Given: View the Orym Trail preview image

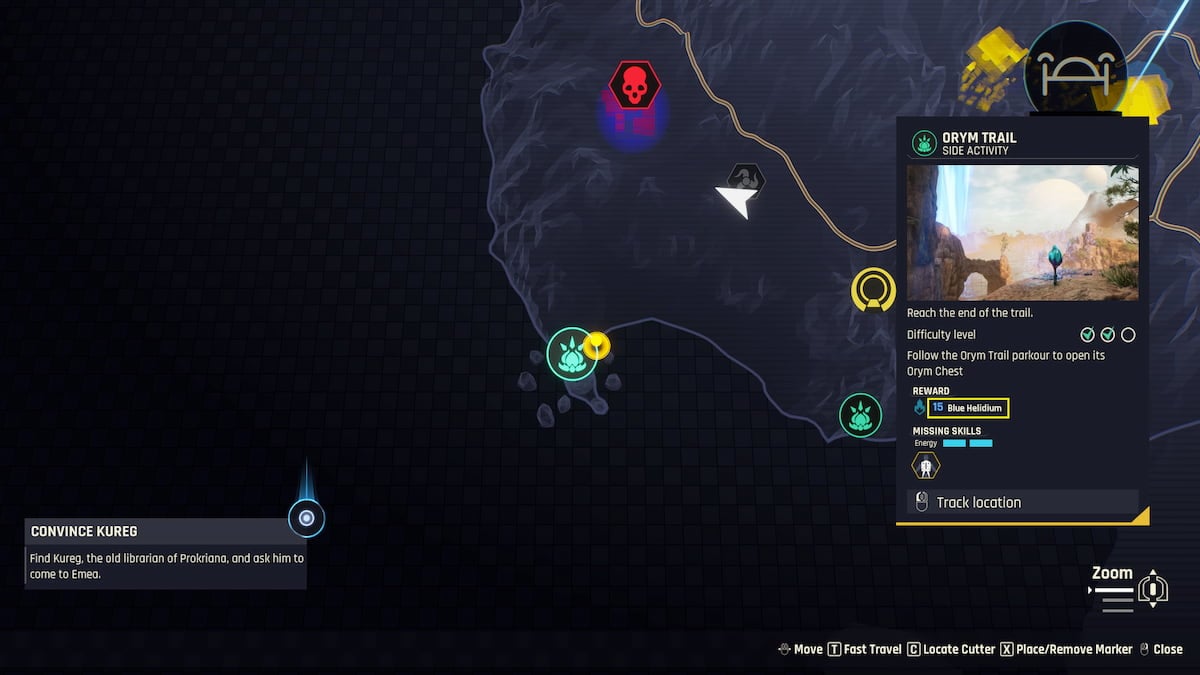Looking at the screenshot, I should click(x=1022, y=233).
